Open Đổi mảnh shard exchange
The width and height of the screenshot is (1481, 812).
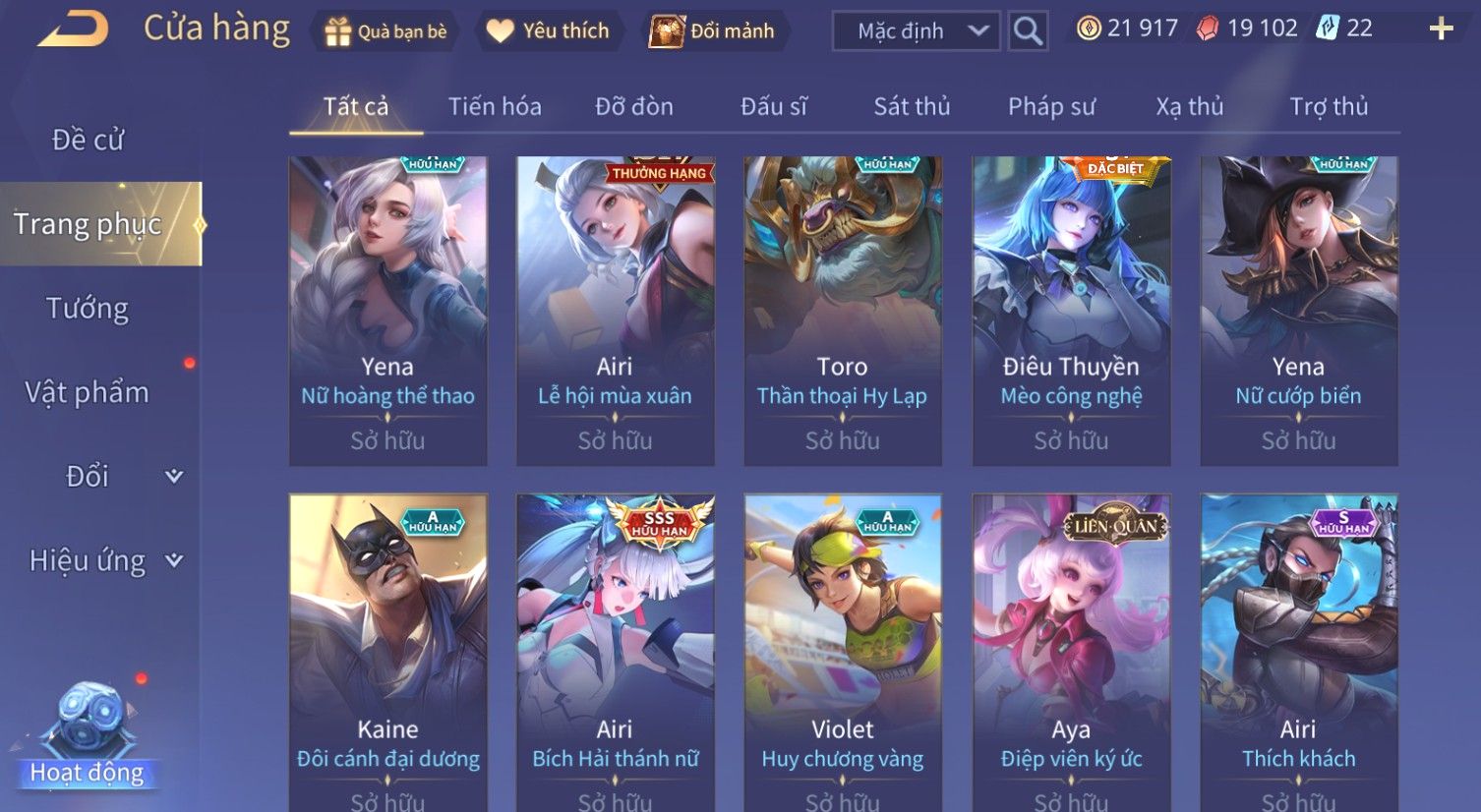pos(712,31)
